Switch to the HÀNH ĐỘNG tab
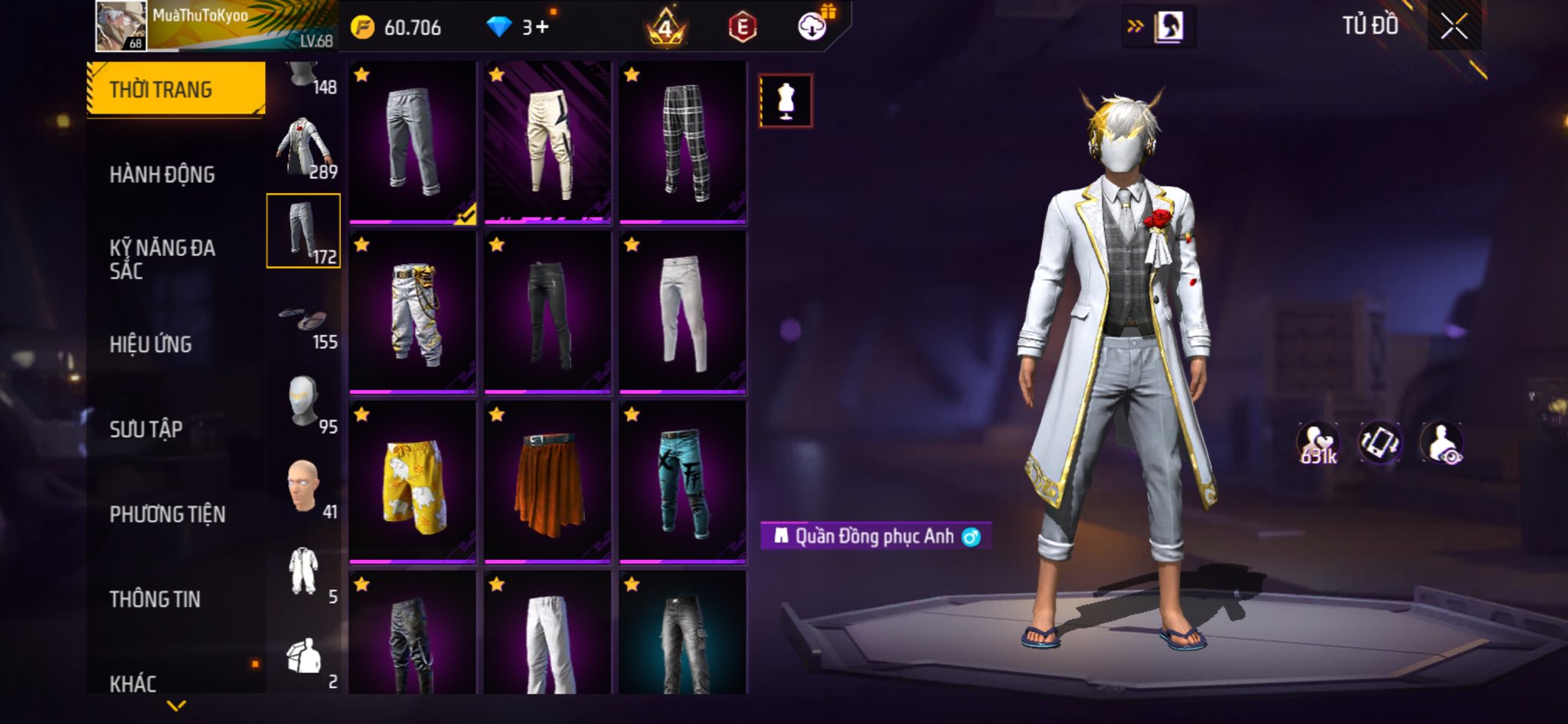Screen dimensions: 1568x724 click(x=162, y=175)
